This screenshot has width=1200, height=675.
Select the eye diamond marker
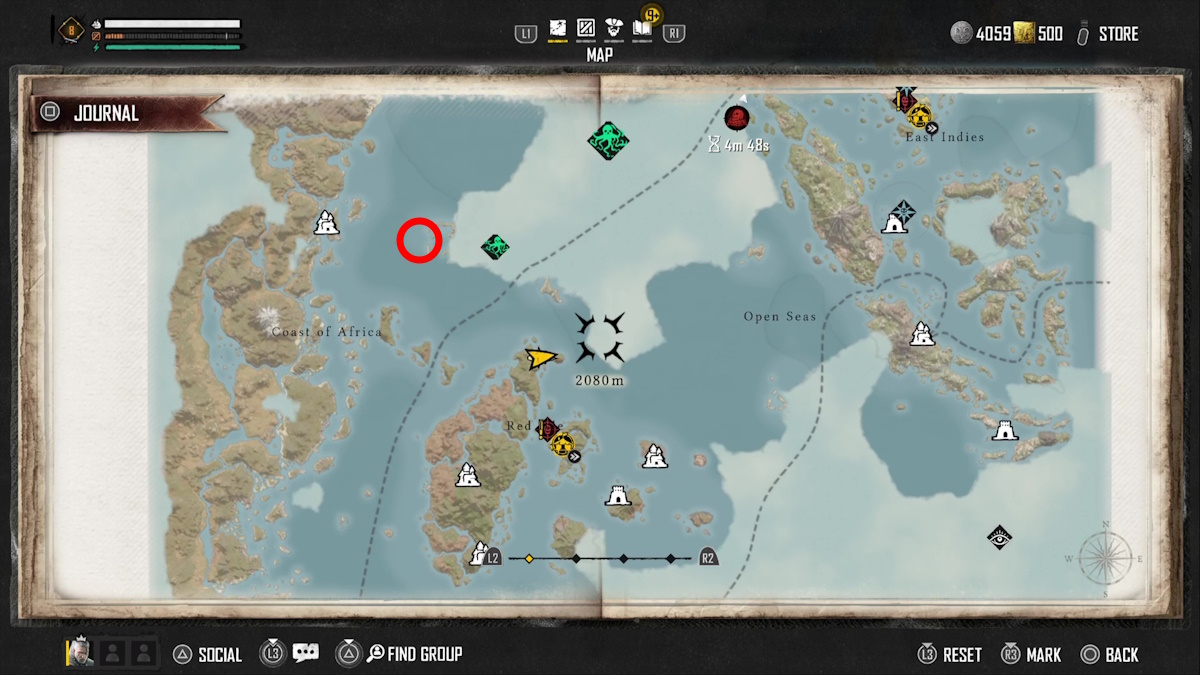pos(998,538)
